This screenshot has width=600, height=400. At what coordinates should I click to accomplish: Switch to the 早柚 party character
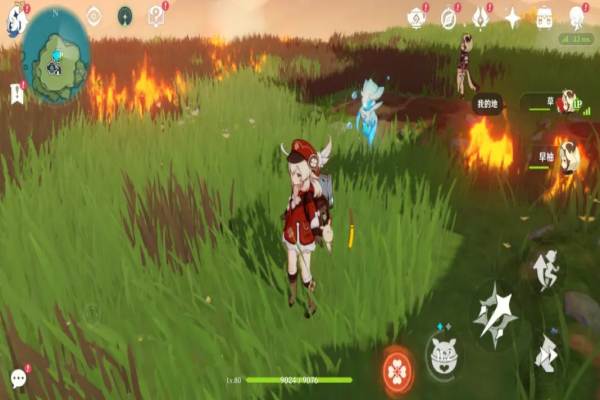tap(568, 156)
